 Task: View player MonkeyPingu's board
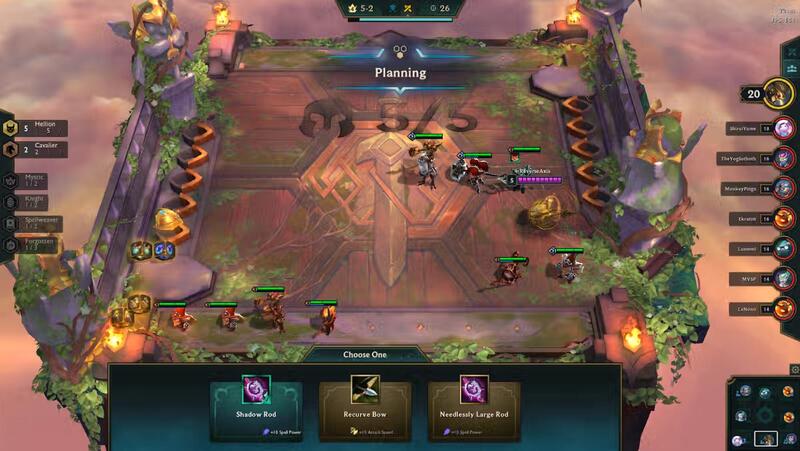click(783, 188)
